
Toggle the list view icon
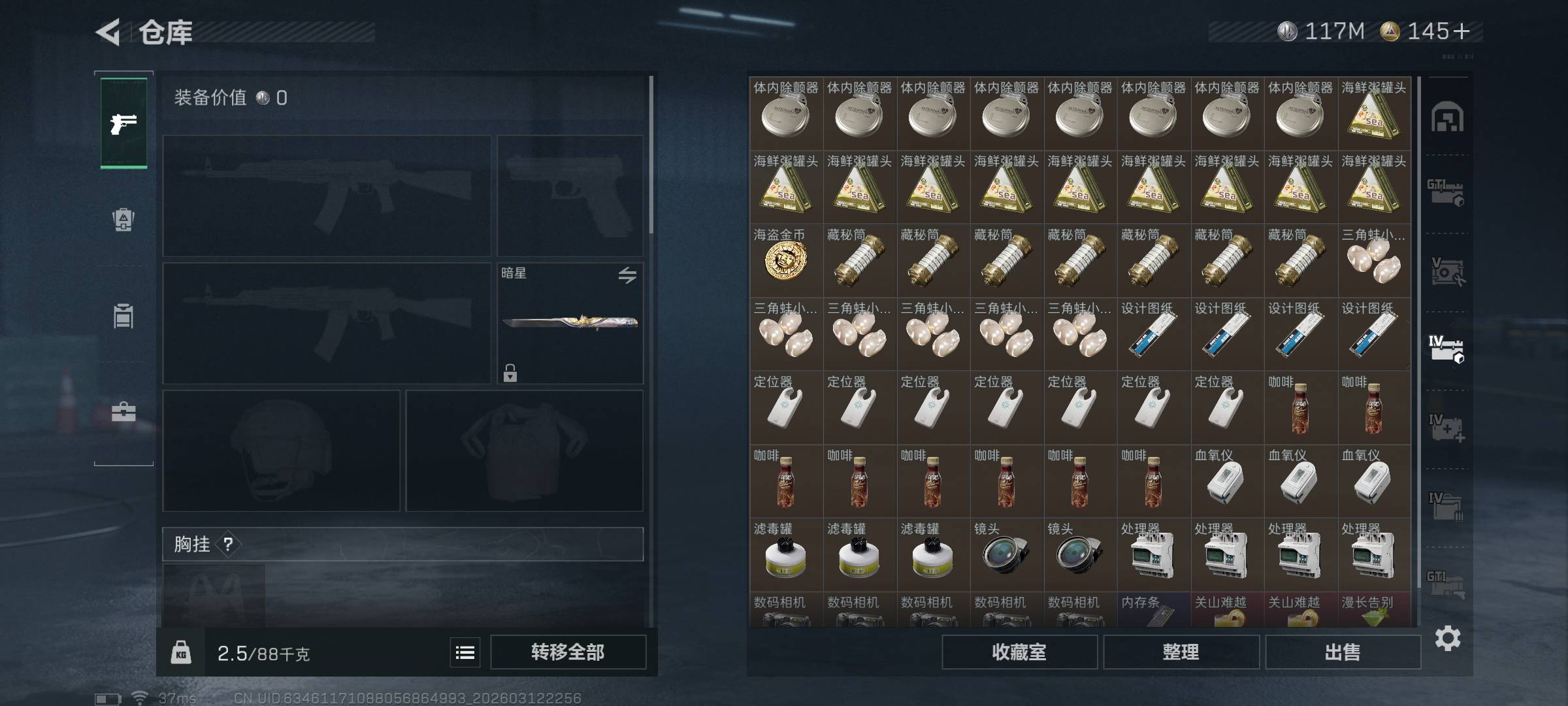click(x=465, y=652)
